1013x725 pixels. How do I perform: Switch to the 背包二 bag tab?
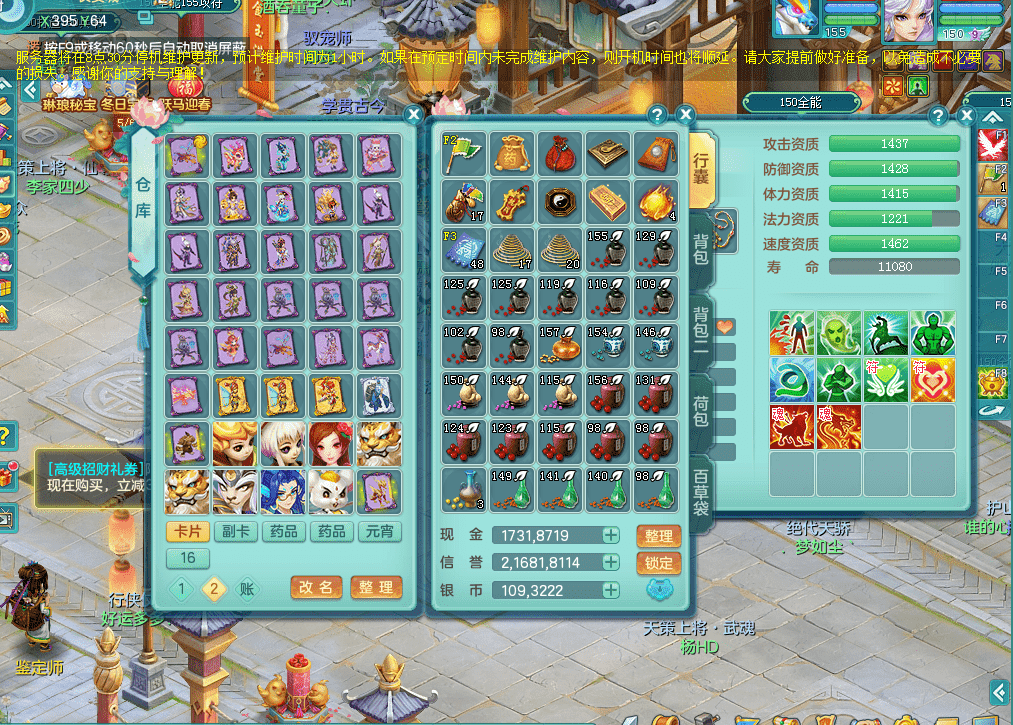(x=701, y=329)
